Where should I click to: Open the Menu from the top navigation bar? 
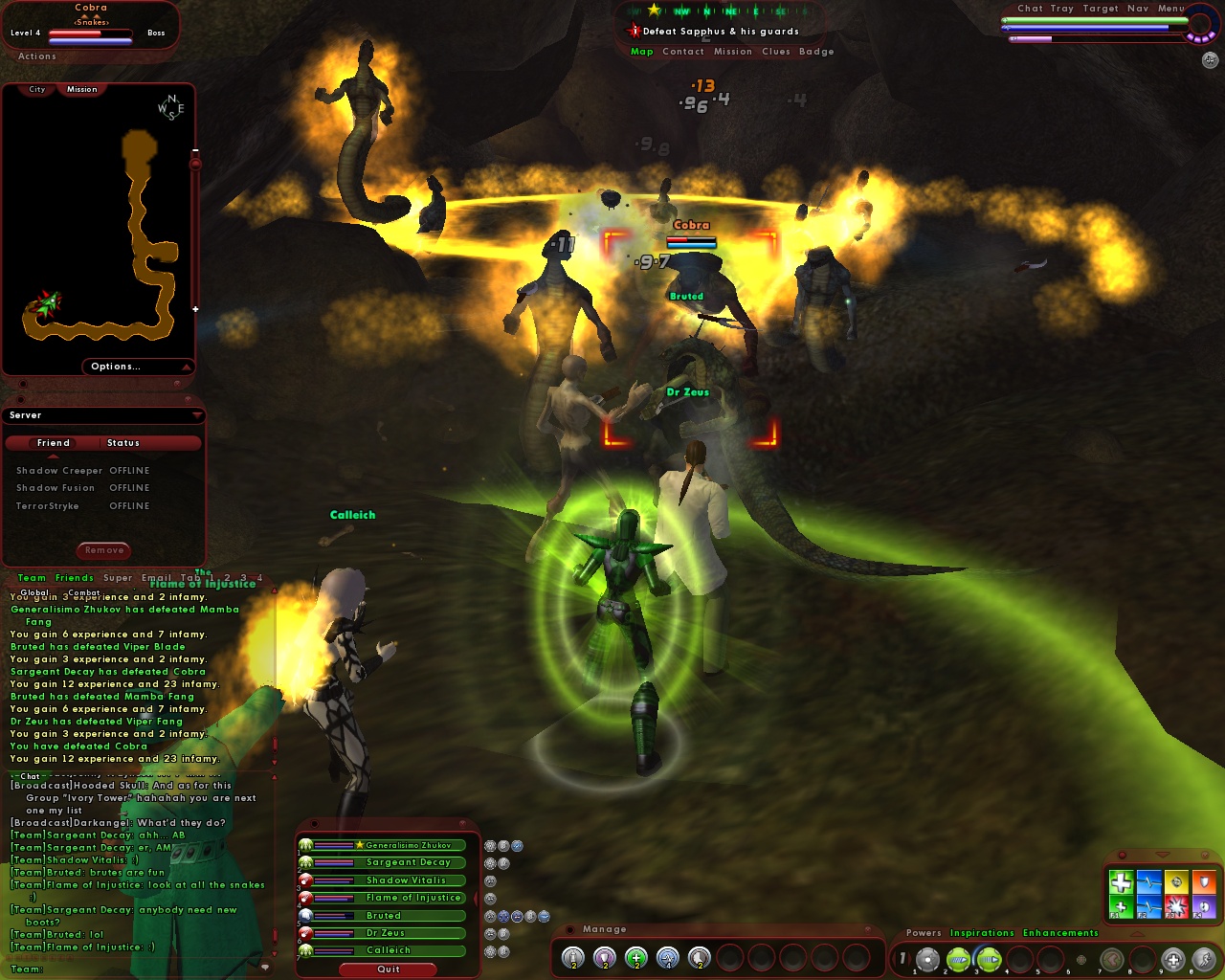[1169, 8]
